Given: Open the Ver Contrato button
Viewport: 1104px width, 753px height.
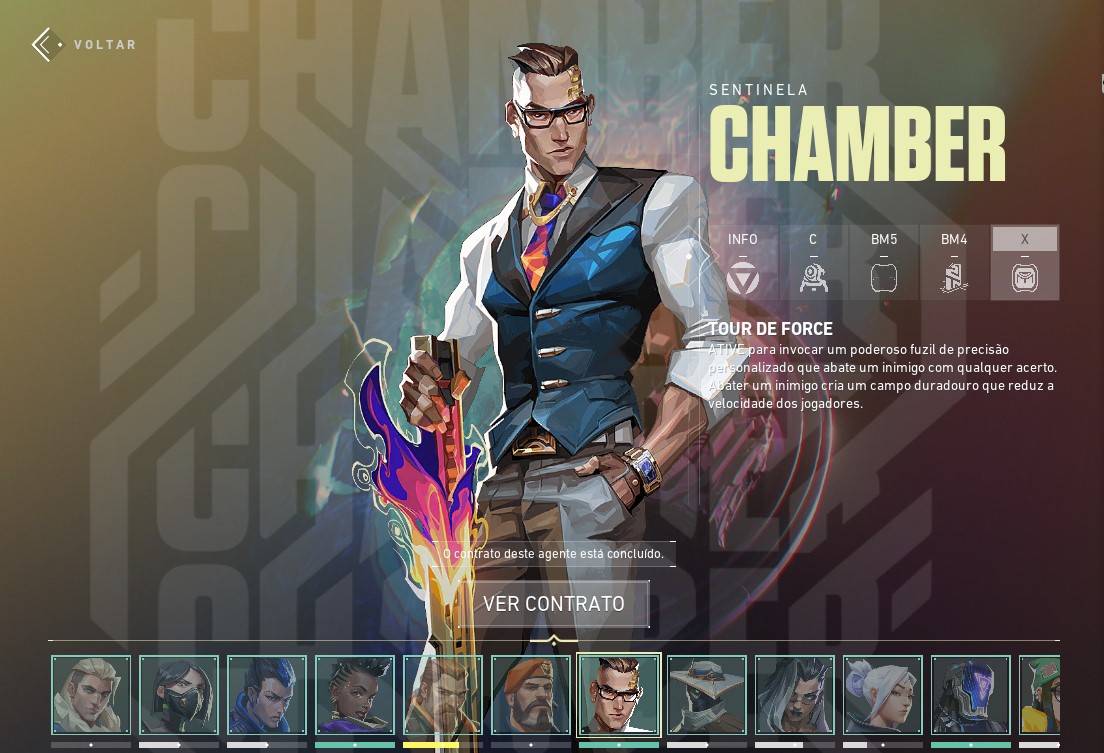Looking at the screenshot, I should click(x=553, y=604).
